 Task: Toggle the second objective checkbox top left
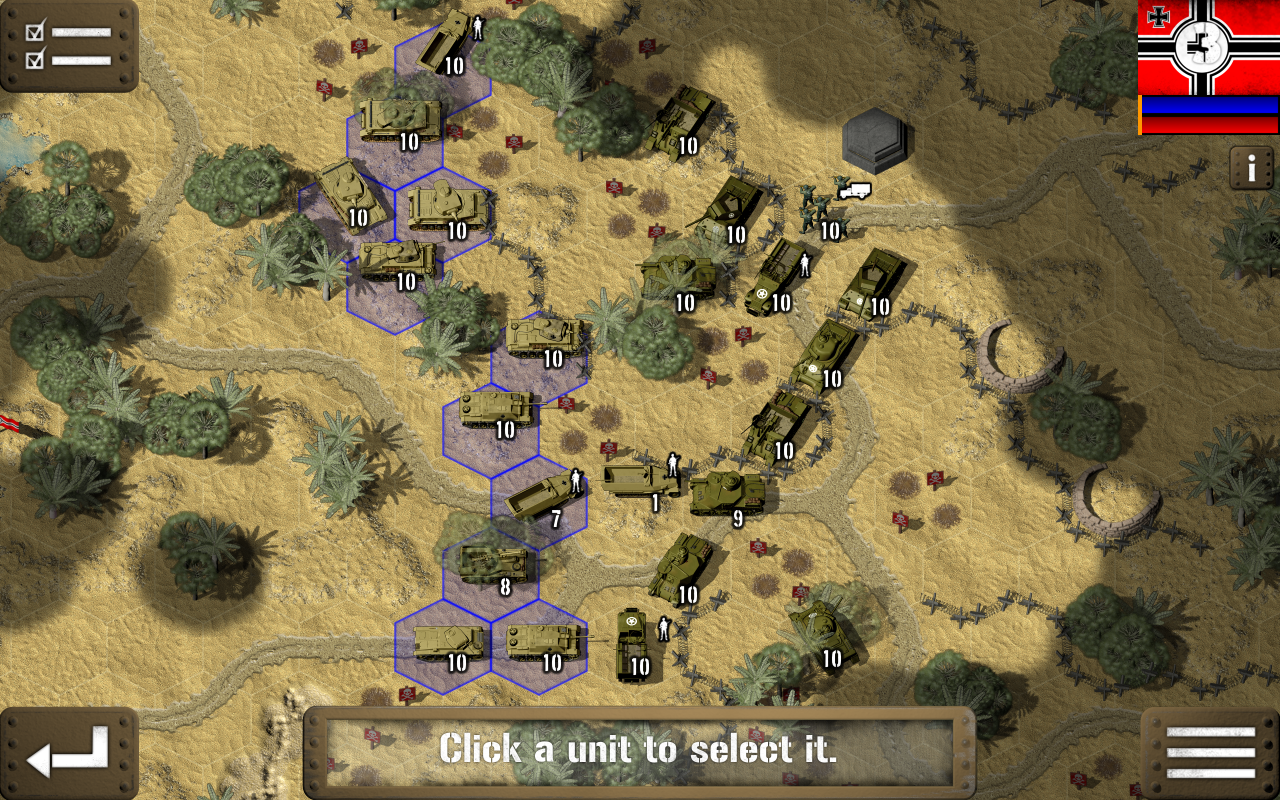coord(35,60)
